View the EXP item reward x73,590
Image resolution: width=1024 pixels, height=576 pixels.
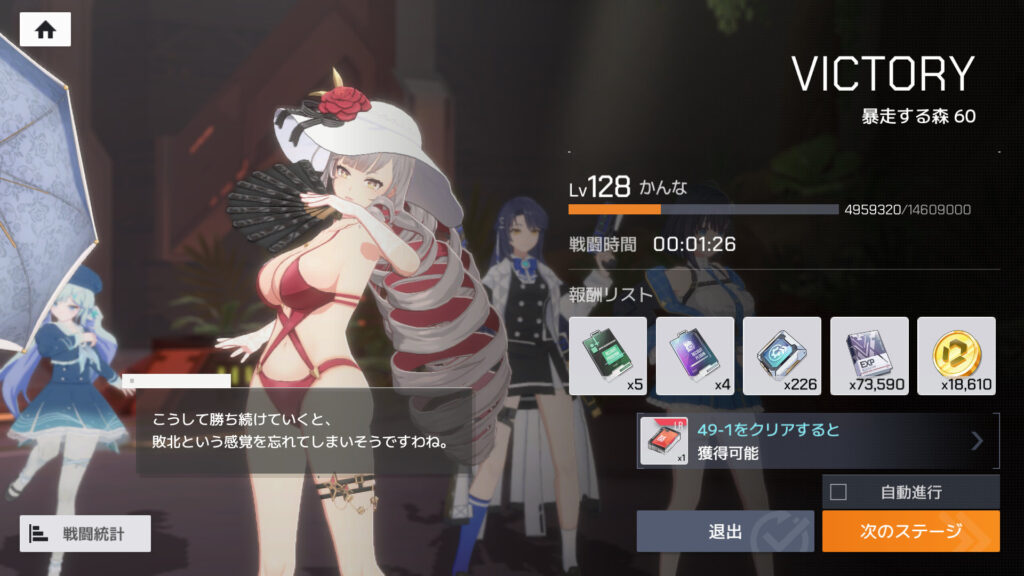(869, 355)
